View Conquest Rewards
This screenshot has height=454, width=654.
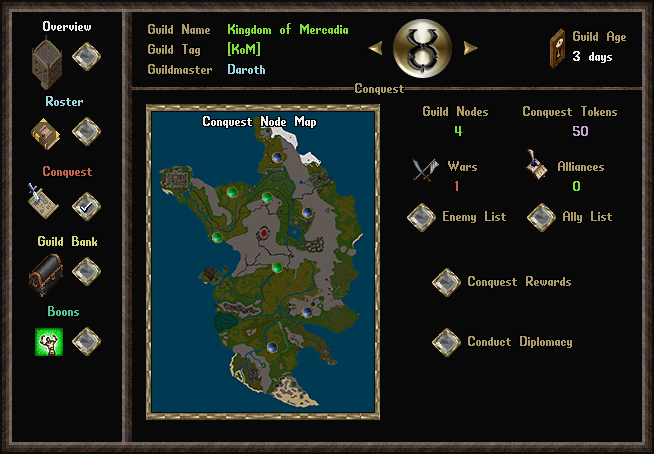click(x=446, y=282)
